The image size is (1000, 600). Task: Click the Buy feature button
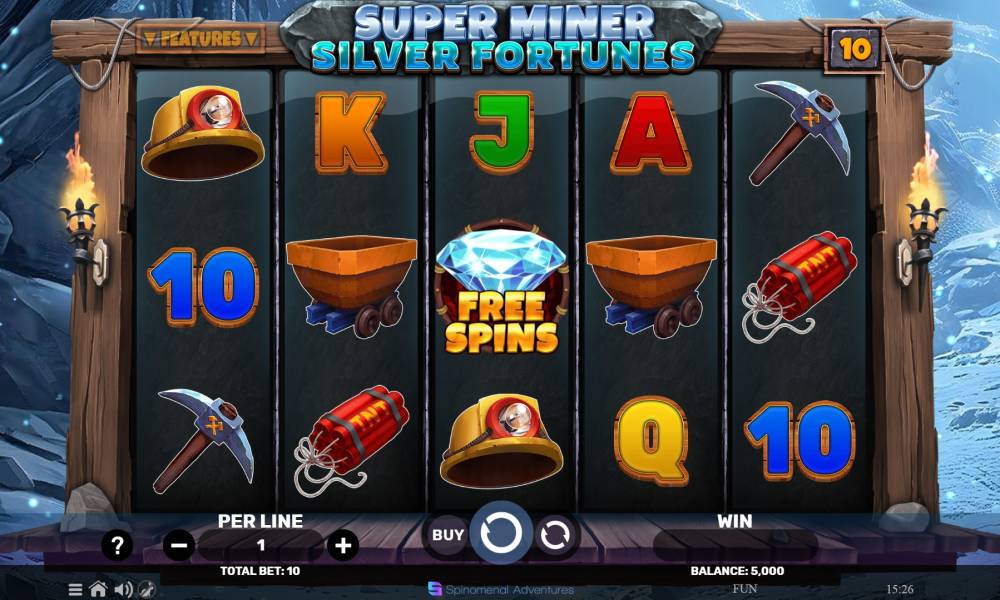447,535
